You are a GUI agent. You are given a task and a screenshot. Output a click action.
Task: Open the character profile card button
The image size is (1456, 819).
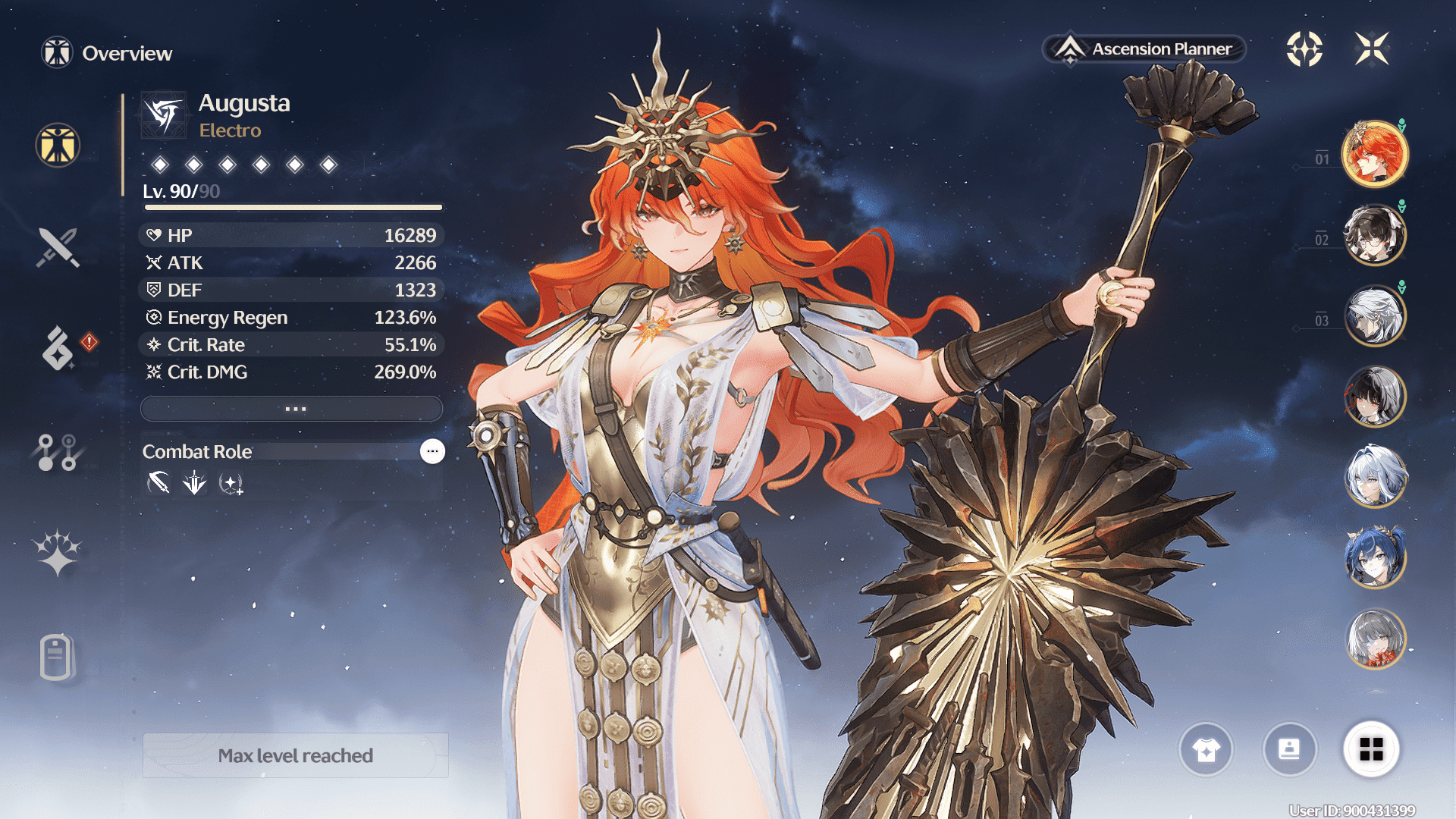(x=1289, y=749)
